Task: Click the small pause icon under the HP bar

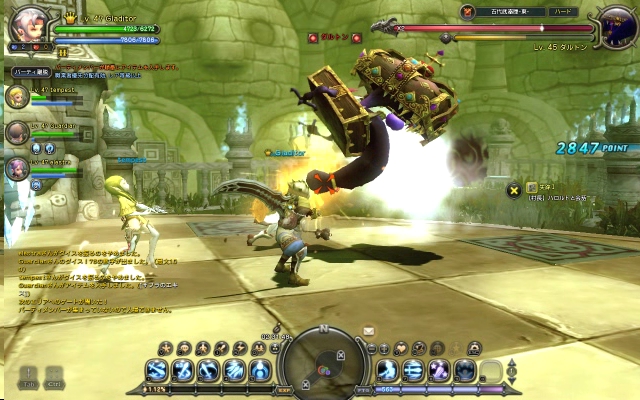Action: click(x=62, y=52)
